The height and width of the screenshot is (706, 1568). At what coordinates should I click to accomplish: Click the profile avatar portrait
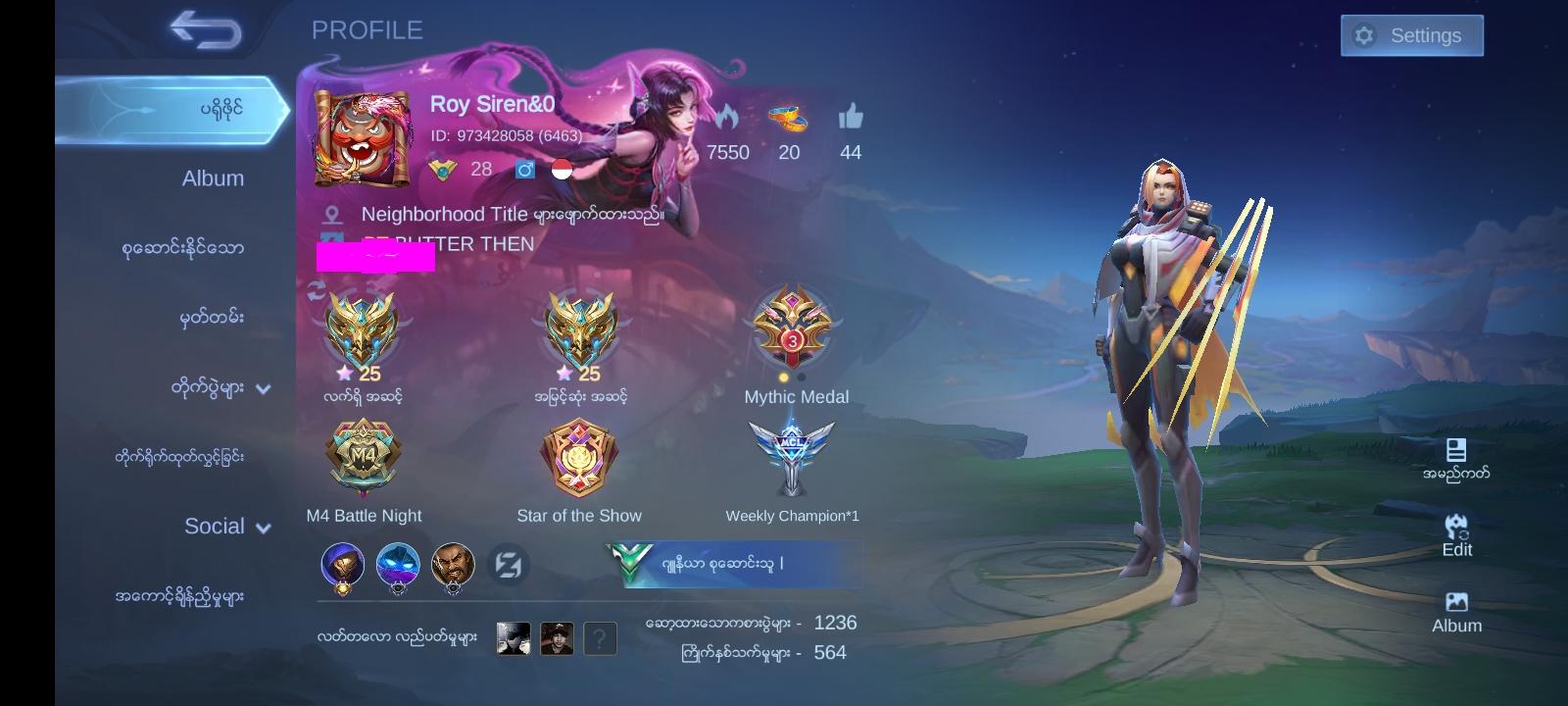pos(363,137)
